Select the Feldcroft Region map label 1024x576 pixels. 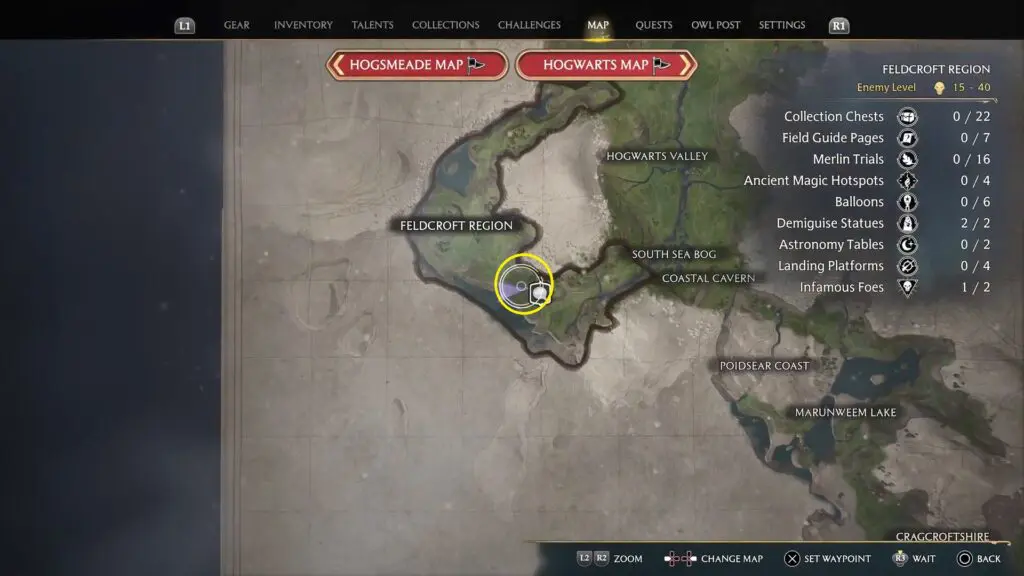[456, 226]
